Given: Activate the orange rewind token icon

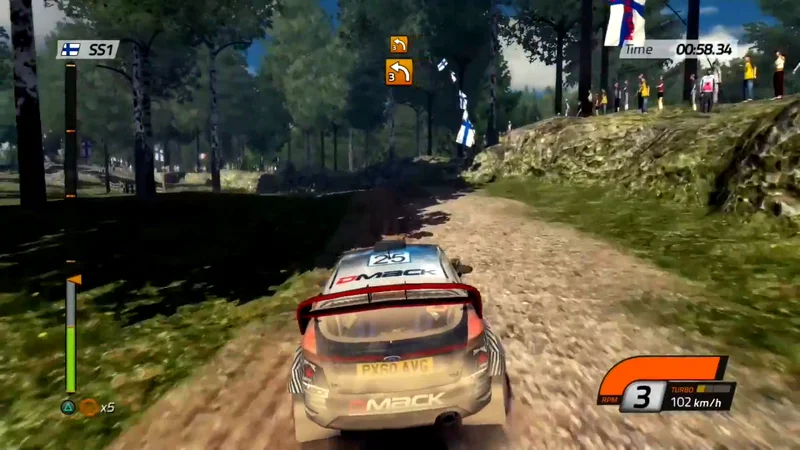Looking at the screenshot, I should [89, 407].
